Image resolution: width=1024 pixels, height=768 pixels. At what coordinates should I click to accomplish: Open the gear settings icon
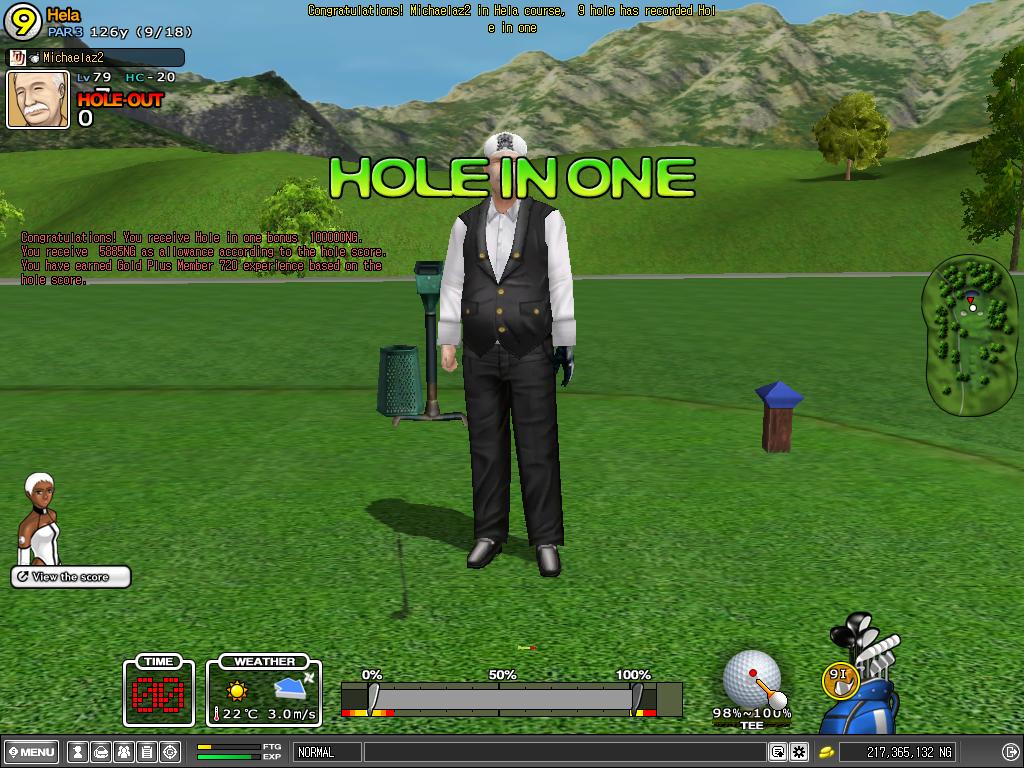pos(799,752)
